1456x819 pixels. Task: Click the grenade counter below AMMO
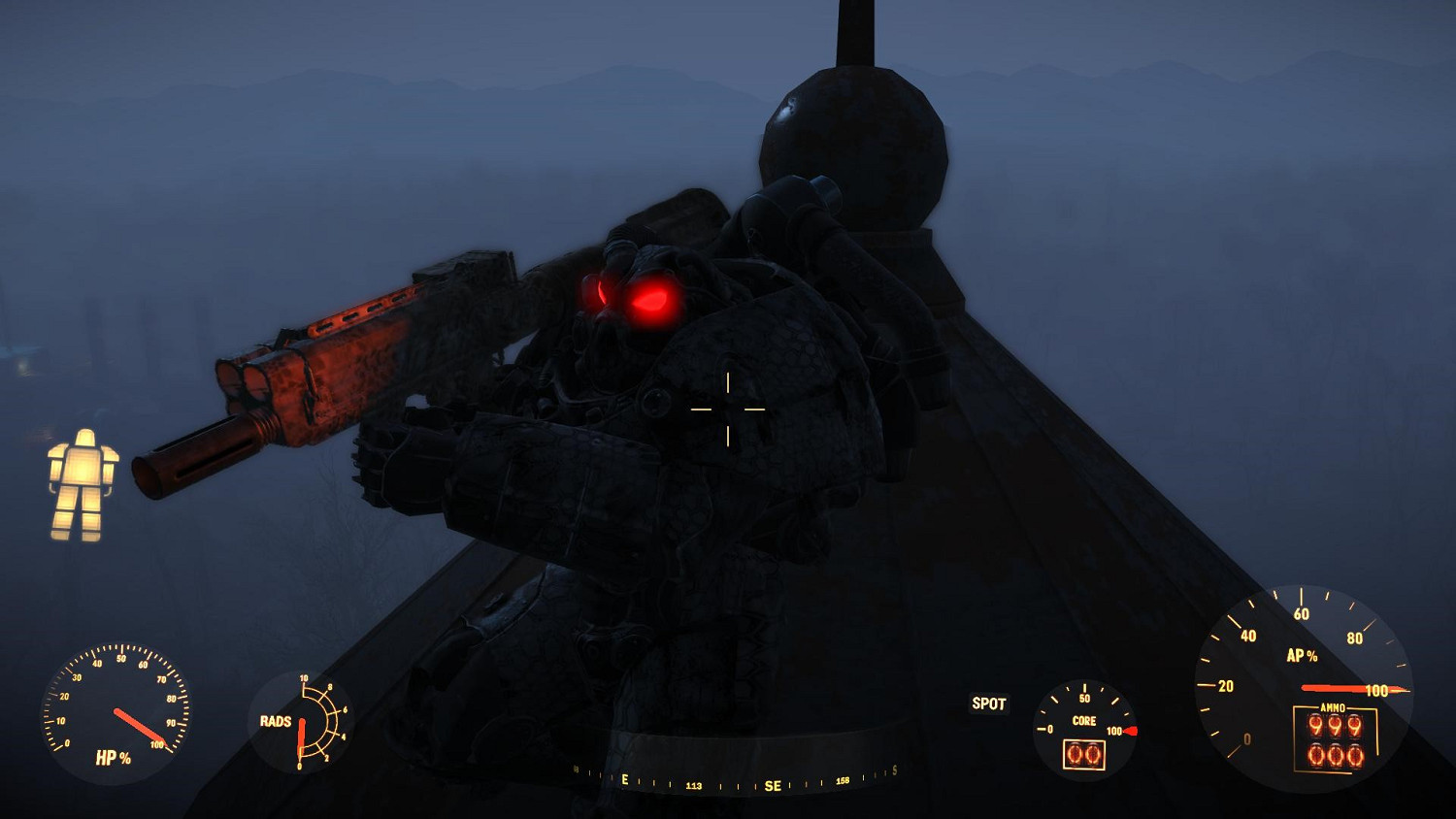click(x=1336, y=755)
